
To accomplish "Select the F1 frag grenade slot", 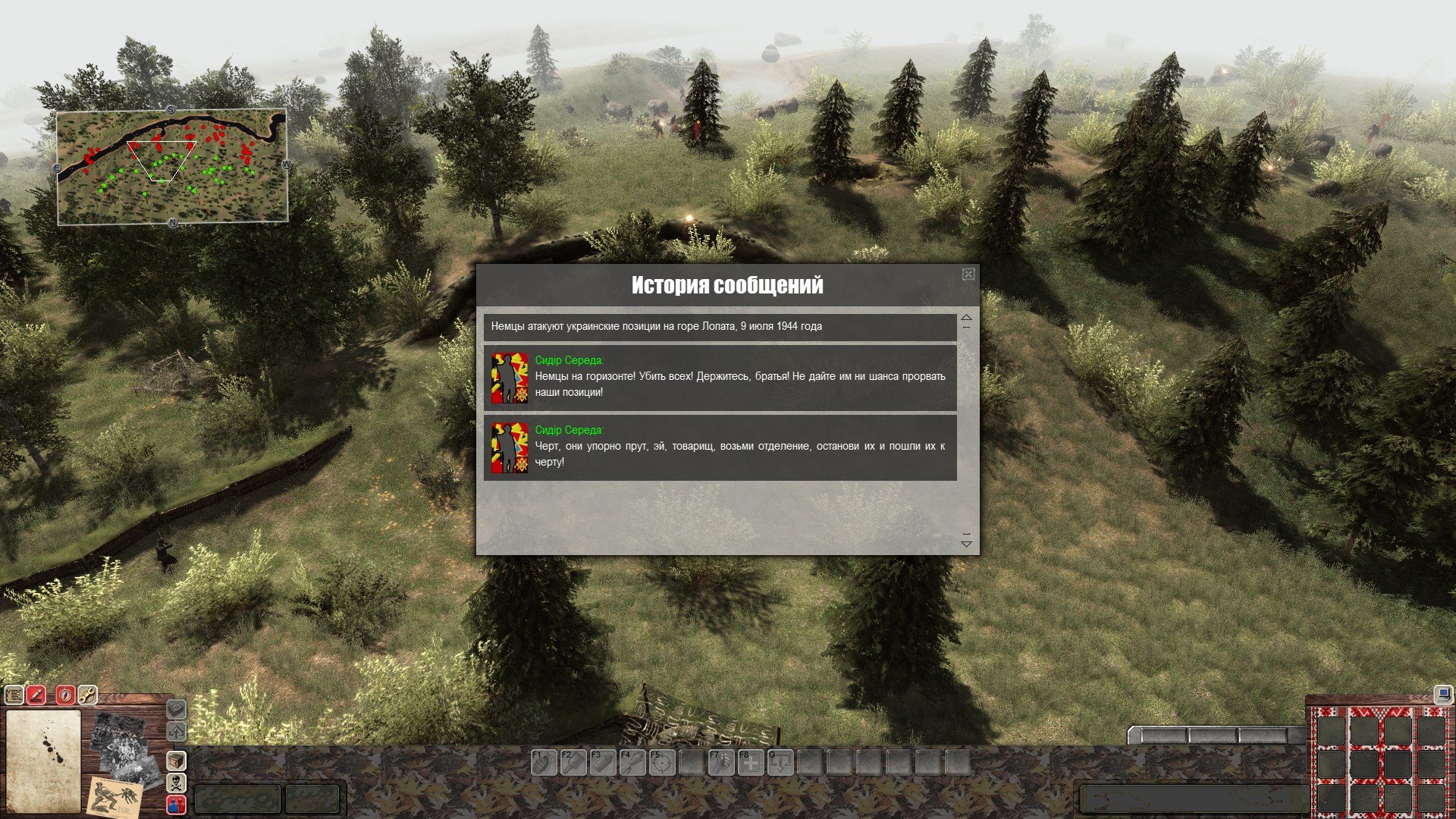I will [x=543, y=762].
